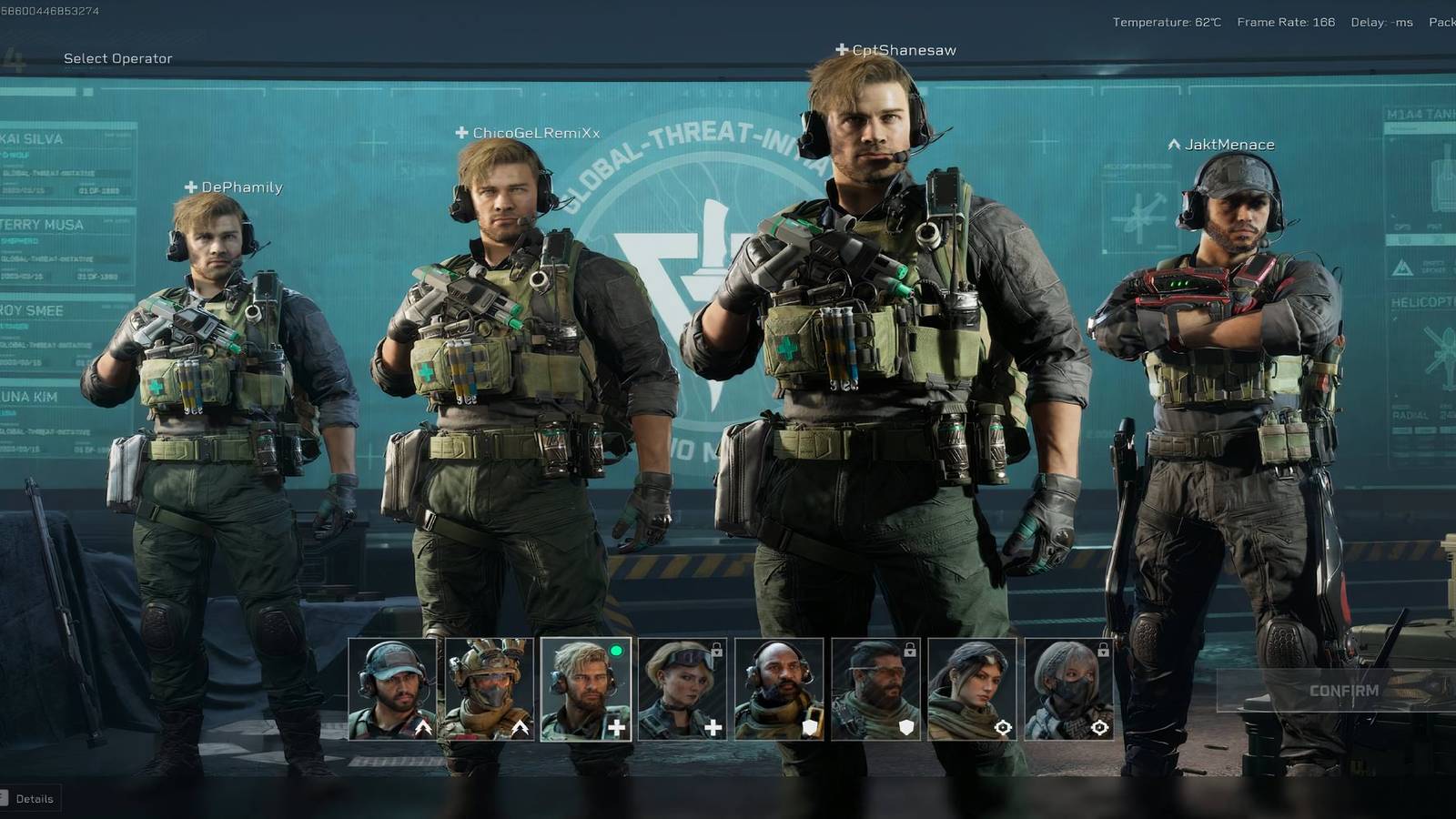Click the shield icon on the sunglasses operator thumbnail

(x=905, y=726)
